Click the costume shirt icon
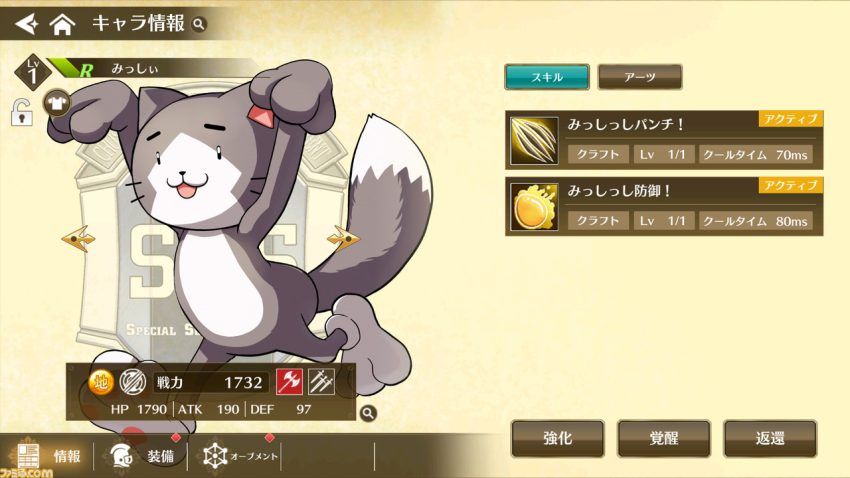This screenshot has width=850, height=478. [x=56, y=102]
